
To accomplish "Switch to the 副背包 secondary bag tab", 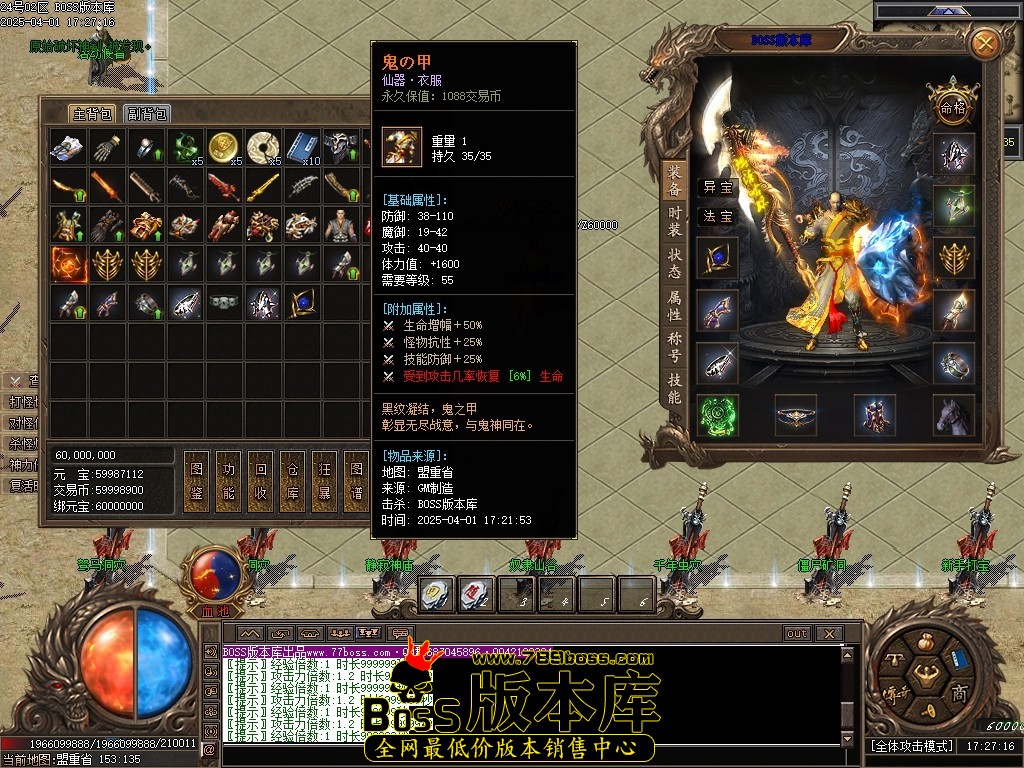I will click(147, 114).
